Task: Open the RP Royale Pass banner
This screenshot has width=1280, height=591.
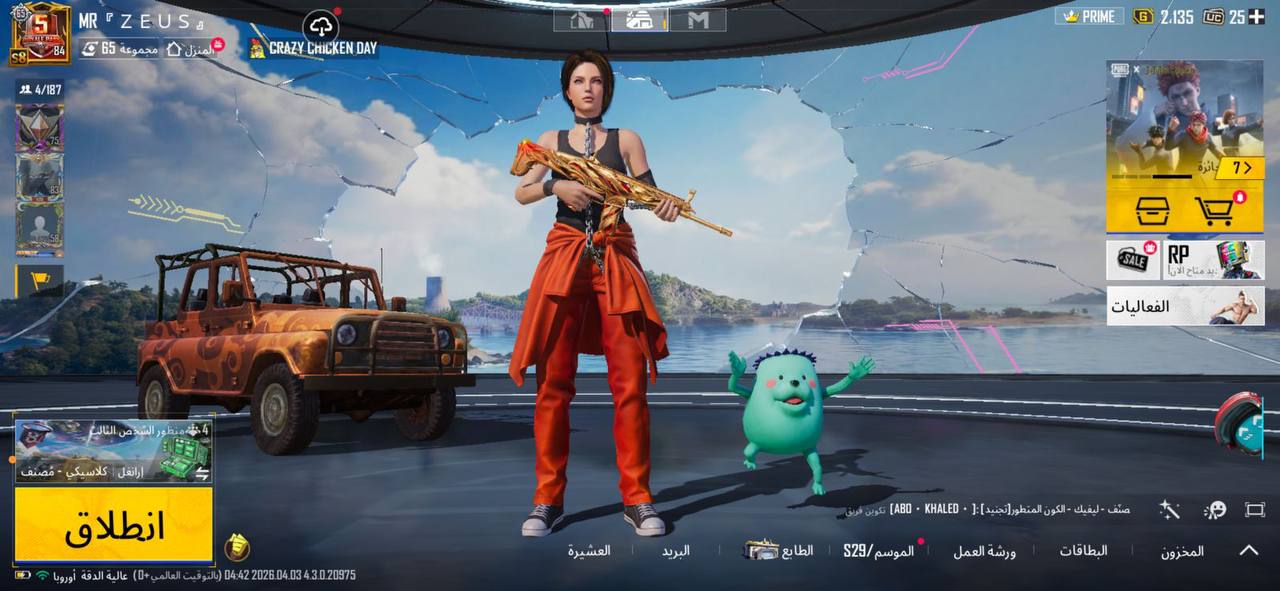Action: pos(1213,260)
